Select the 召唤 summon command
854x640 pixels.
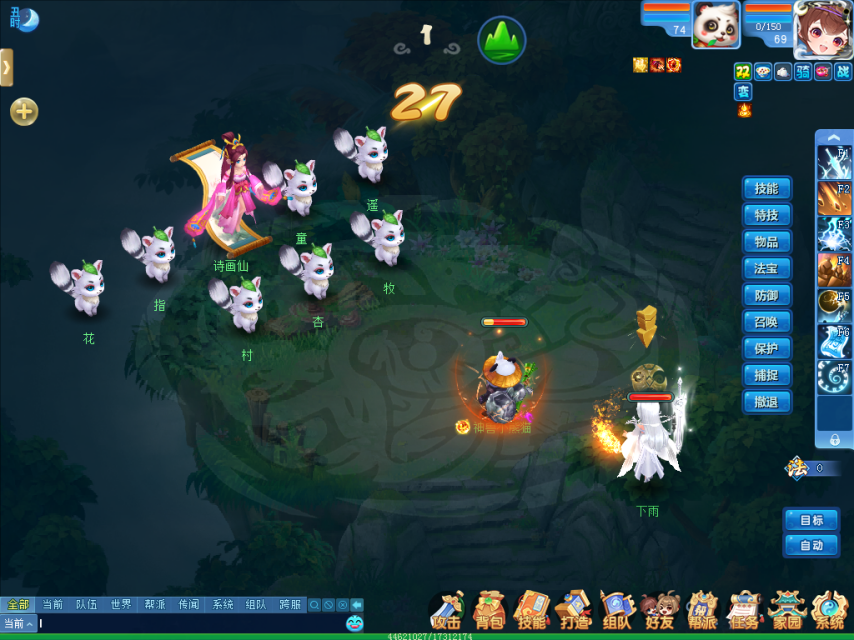[x=767, y=322]
